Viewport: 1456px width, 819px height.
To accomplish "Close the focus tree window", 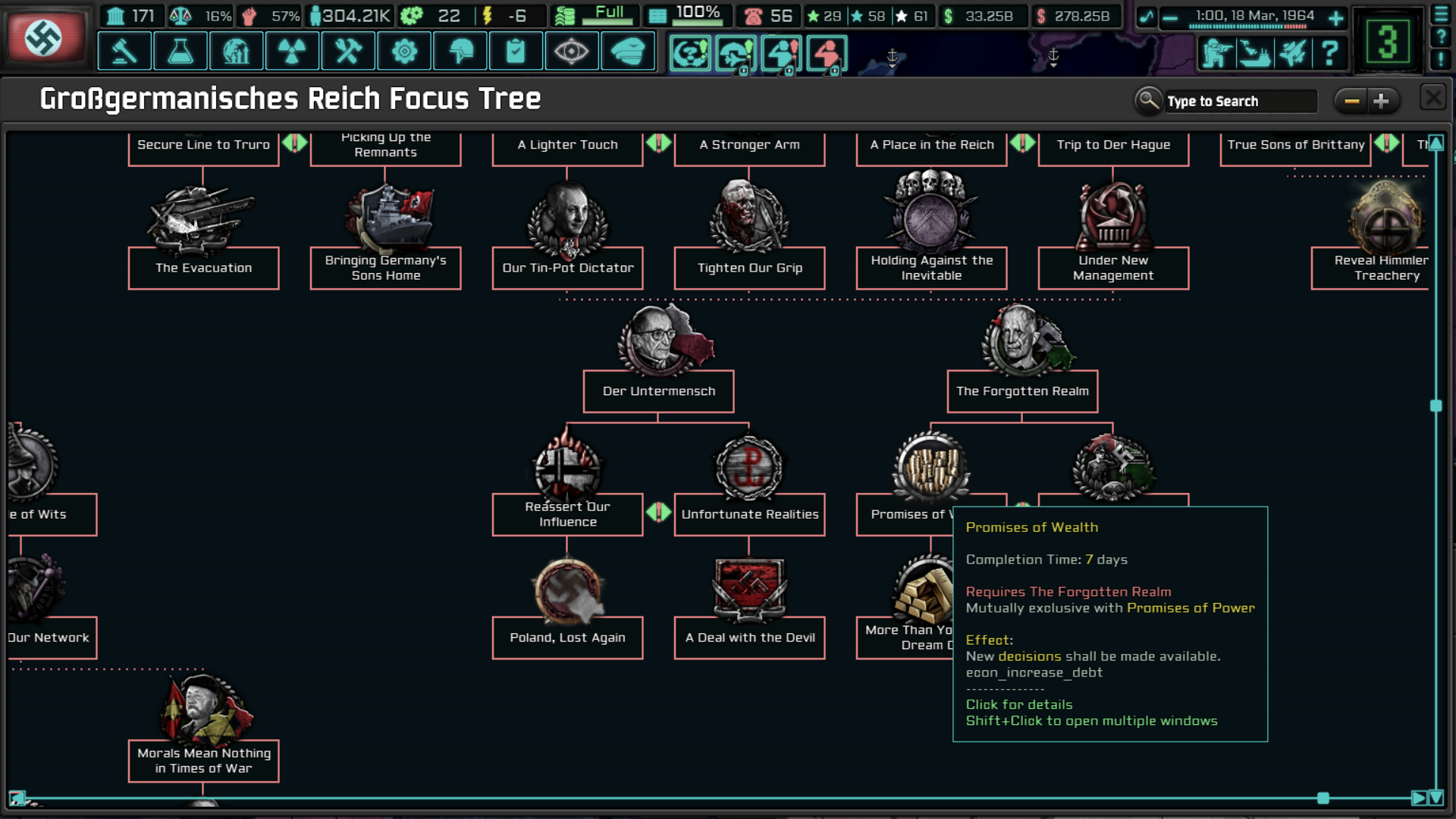I will (1432, 99).
